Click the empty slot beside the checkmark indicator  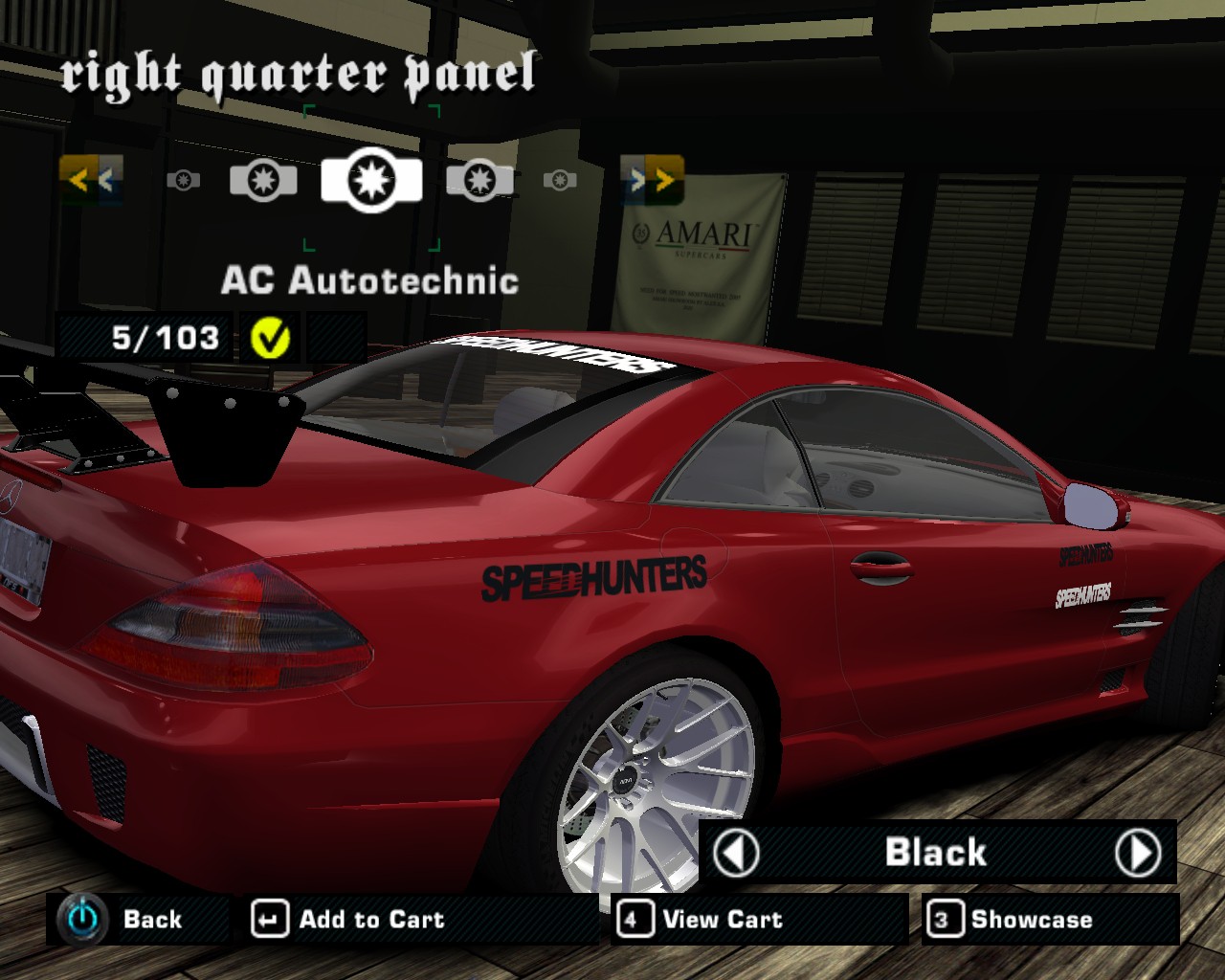(x=337, y=337)
